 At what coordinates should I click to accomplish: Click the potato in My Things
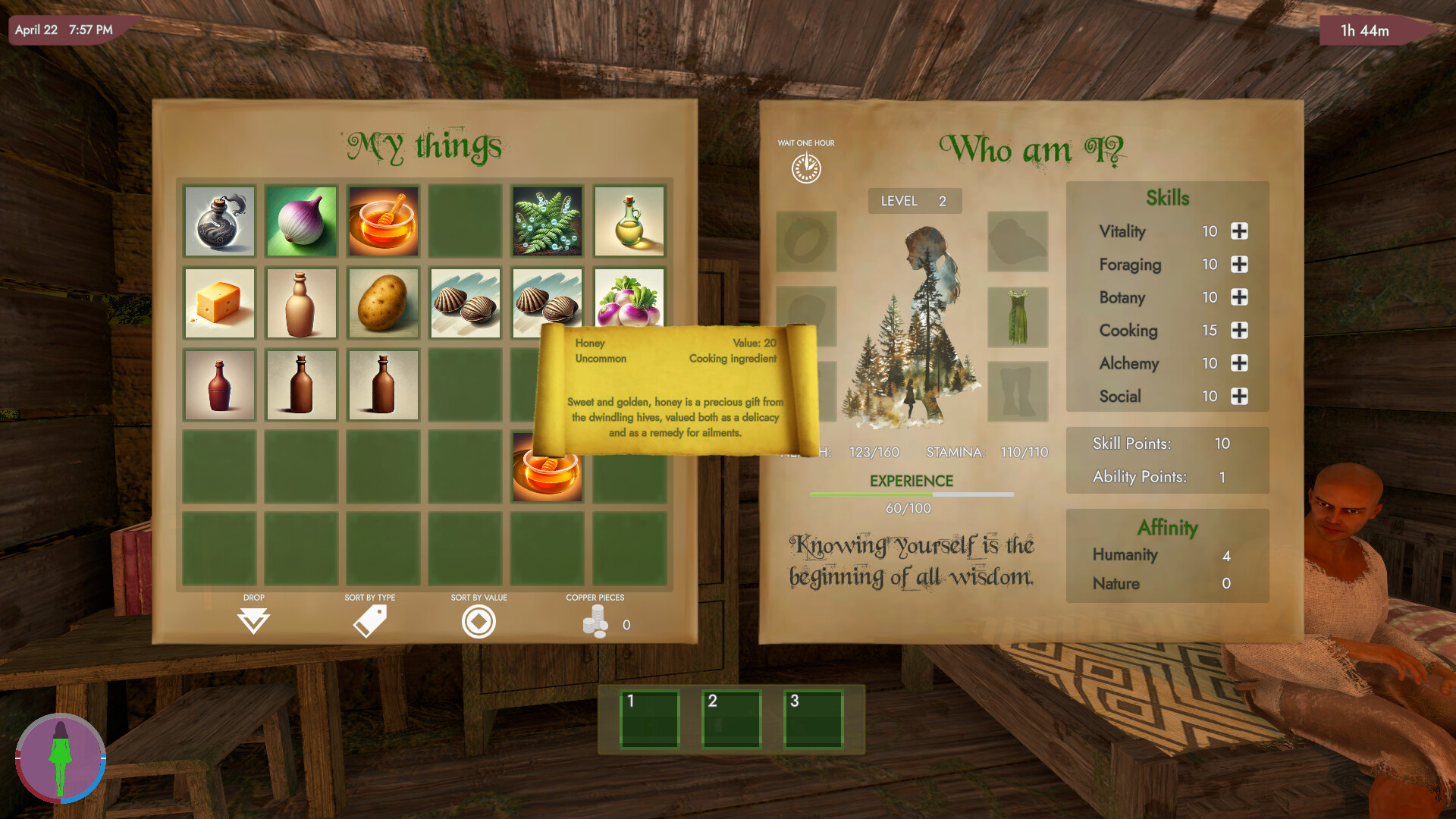click(383, 303)
